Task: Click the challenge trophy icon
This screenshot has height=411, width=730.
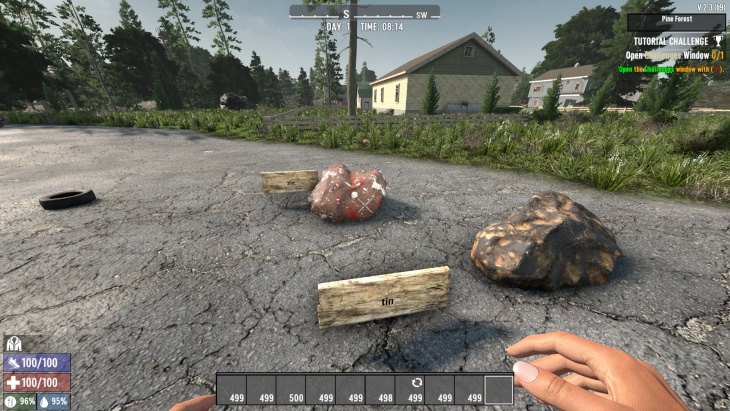Action: tap(717, 42)
